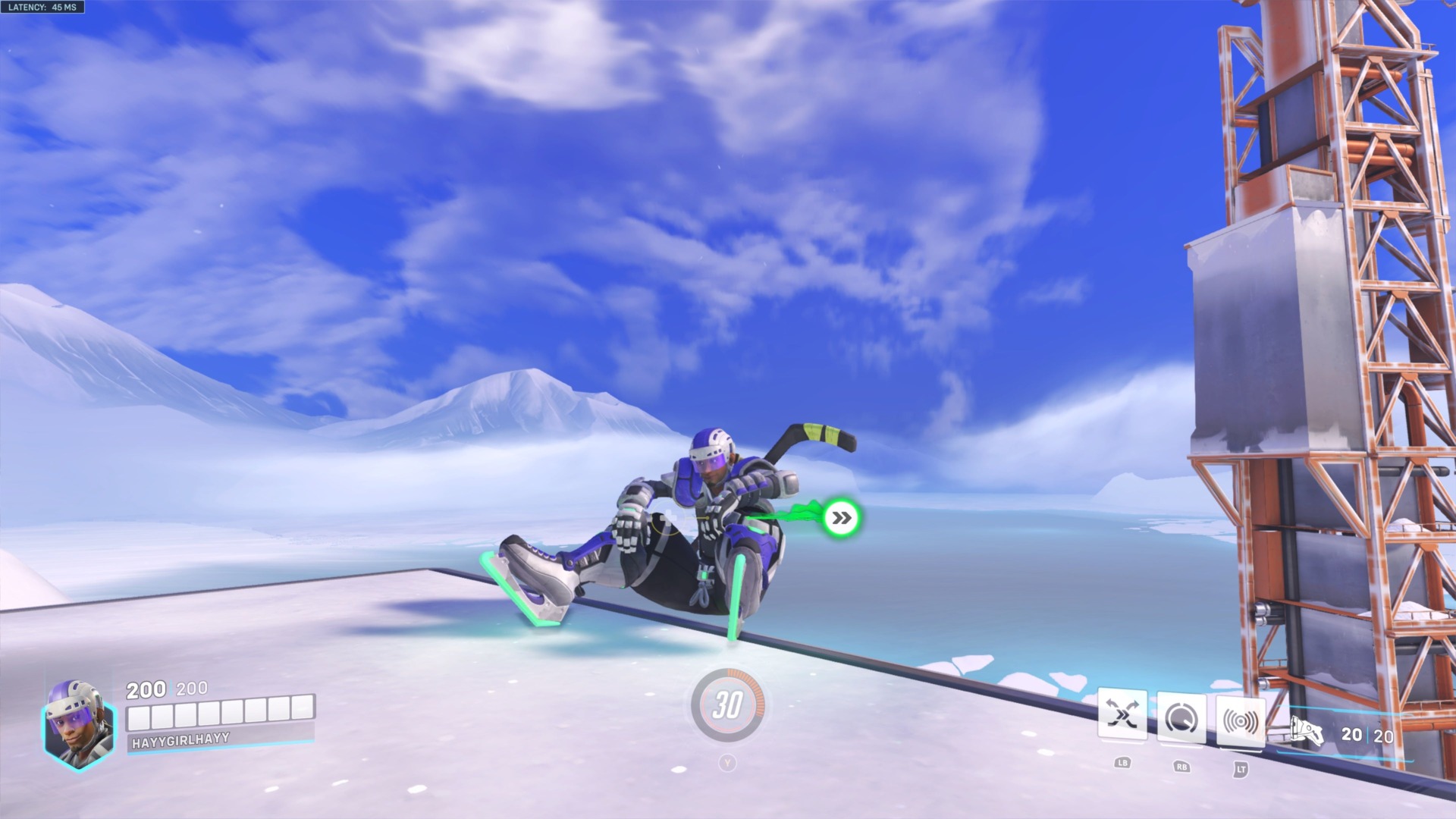The image size is (1456, 819).
Task: Click the segmented white health bar
Action: pyautogui.click(x=220, y=714)
